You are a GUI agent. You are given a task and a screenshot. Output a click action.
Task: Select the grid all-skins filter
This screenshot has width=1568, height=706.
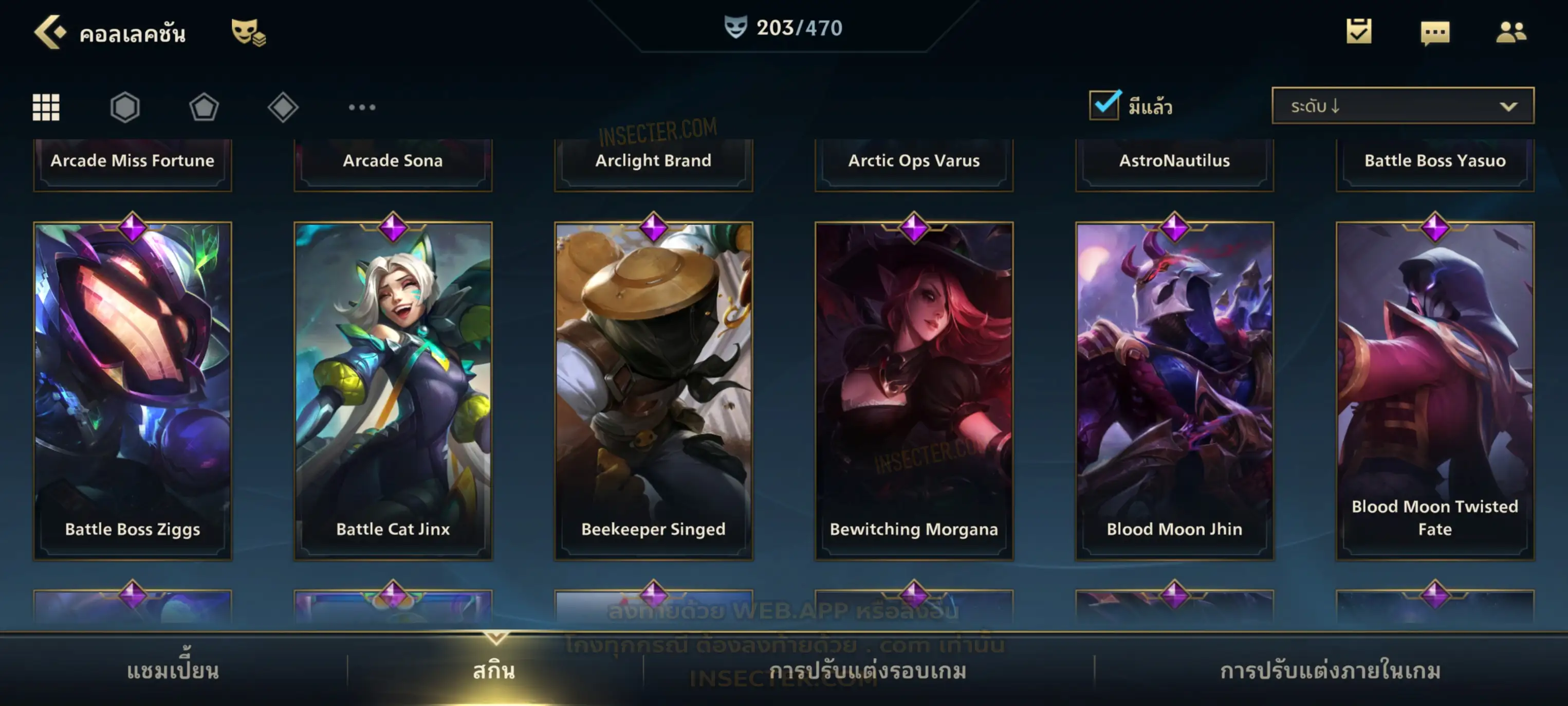pyautogui.click(x=46, y=107)
